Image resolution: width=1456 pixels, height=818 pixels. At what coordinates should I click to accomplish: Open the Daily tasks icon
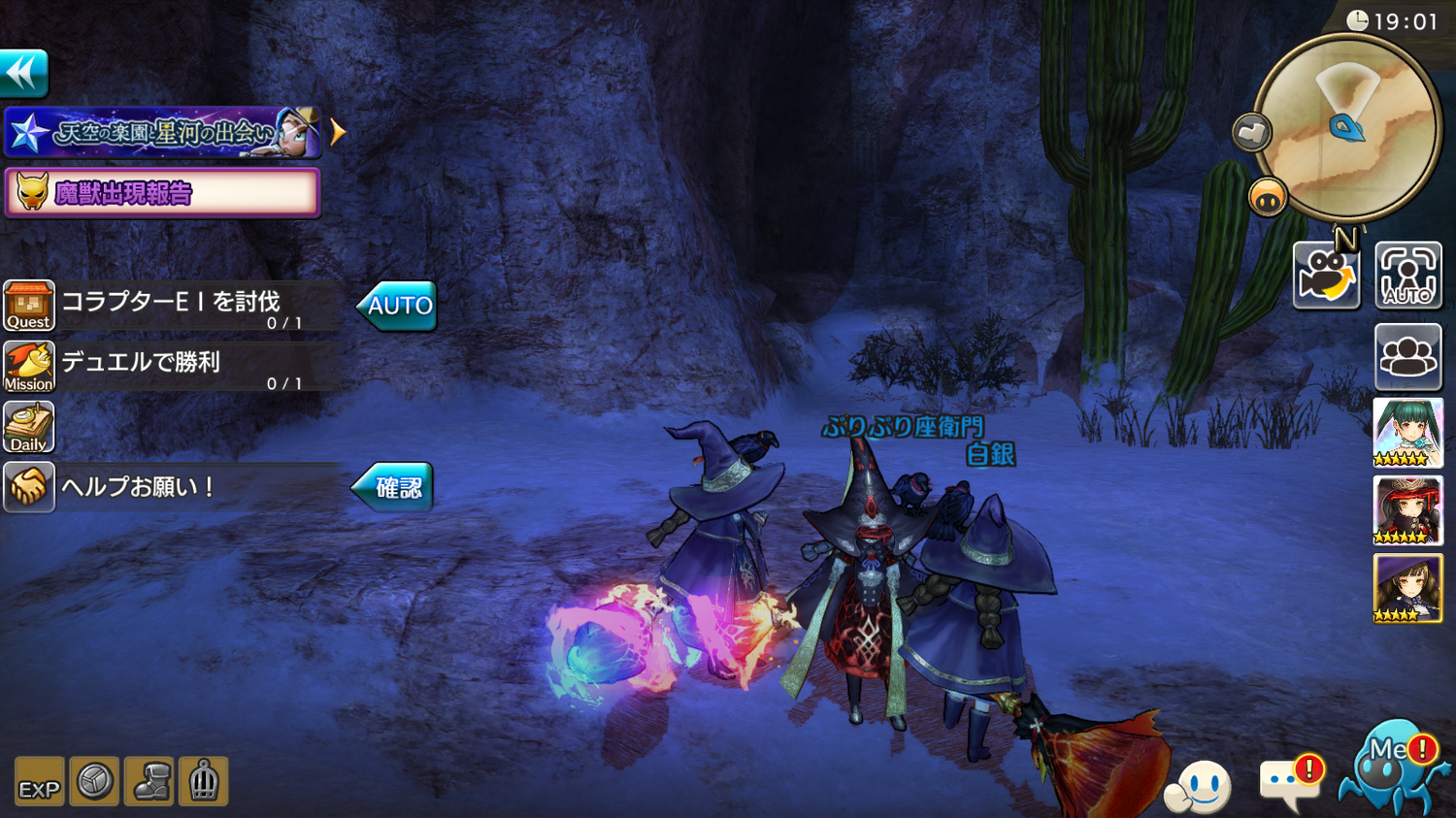(29, 428)
